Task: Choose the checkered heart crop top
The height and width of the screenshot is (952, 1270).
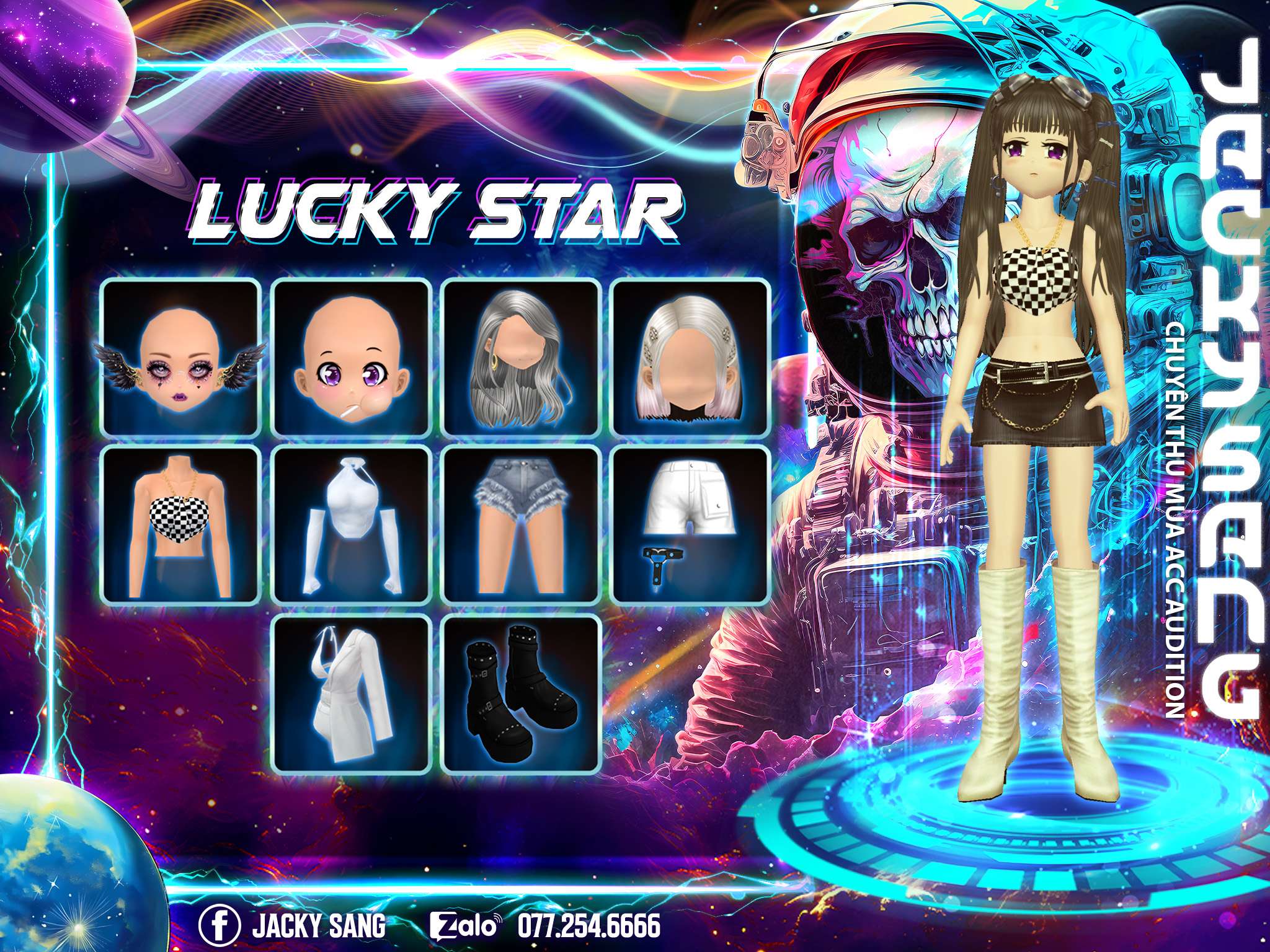Action: click(180, 525)
